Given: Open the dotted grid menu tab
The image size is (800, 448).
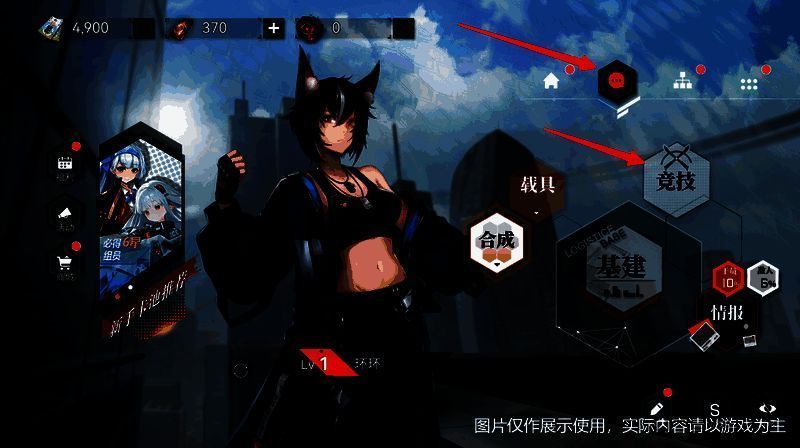Looking at the screenshot, I should [x=748, y=84].
